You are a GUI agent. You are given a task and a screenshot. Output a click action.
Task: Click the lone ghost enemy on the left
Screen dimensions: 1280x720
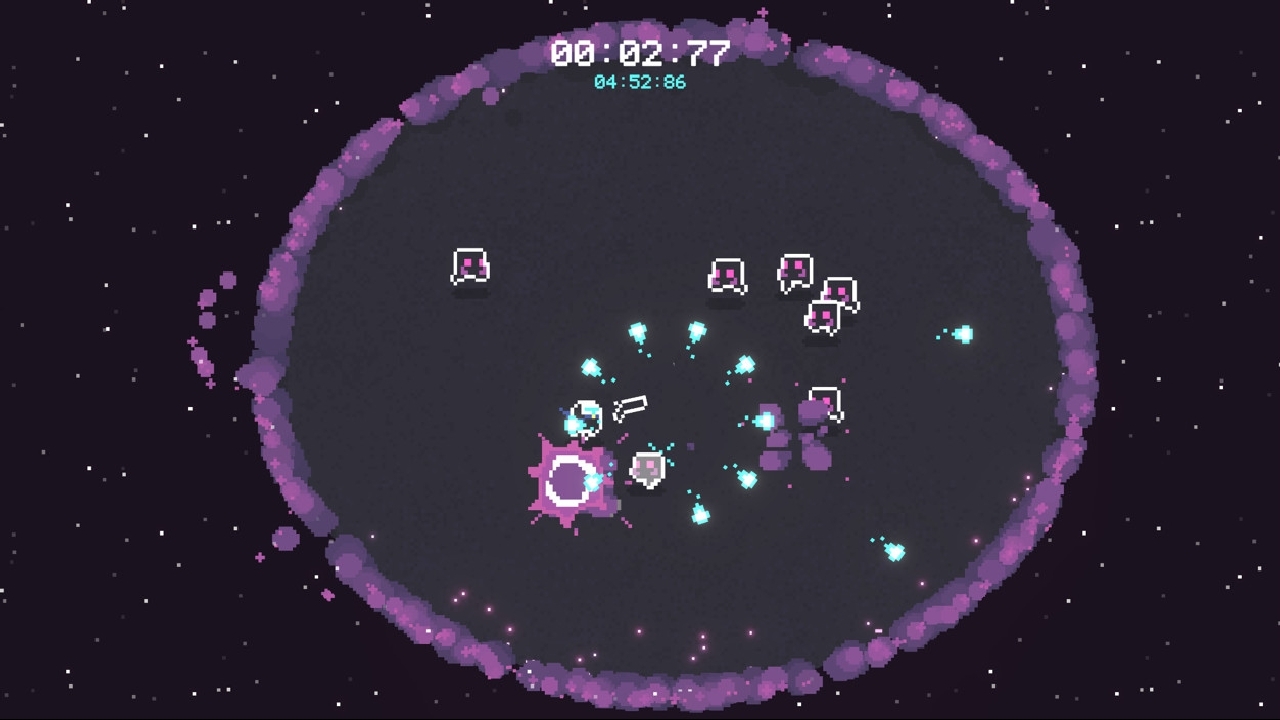pos(470,265)
